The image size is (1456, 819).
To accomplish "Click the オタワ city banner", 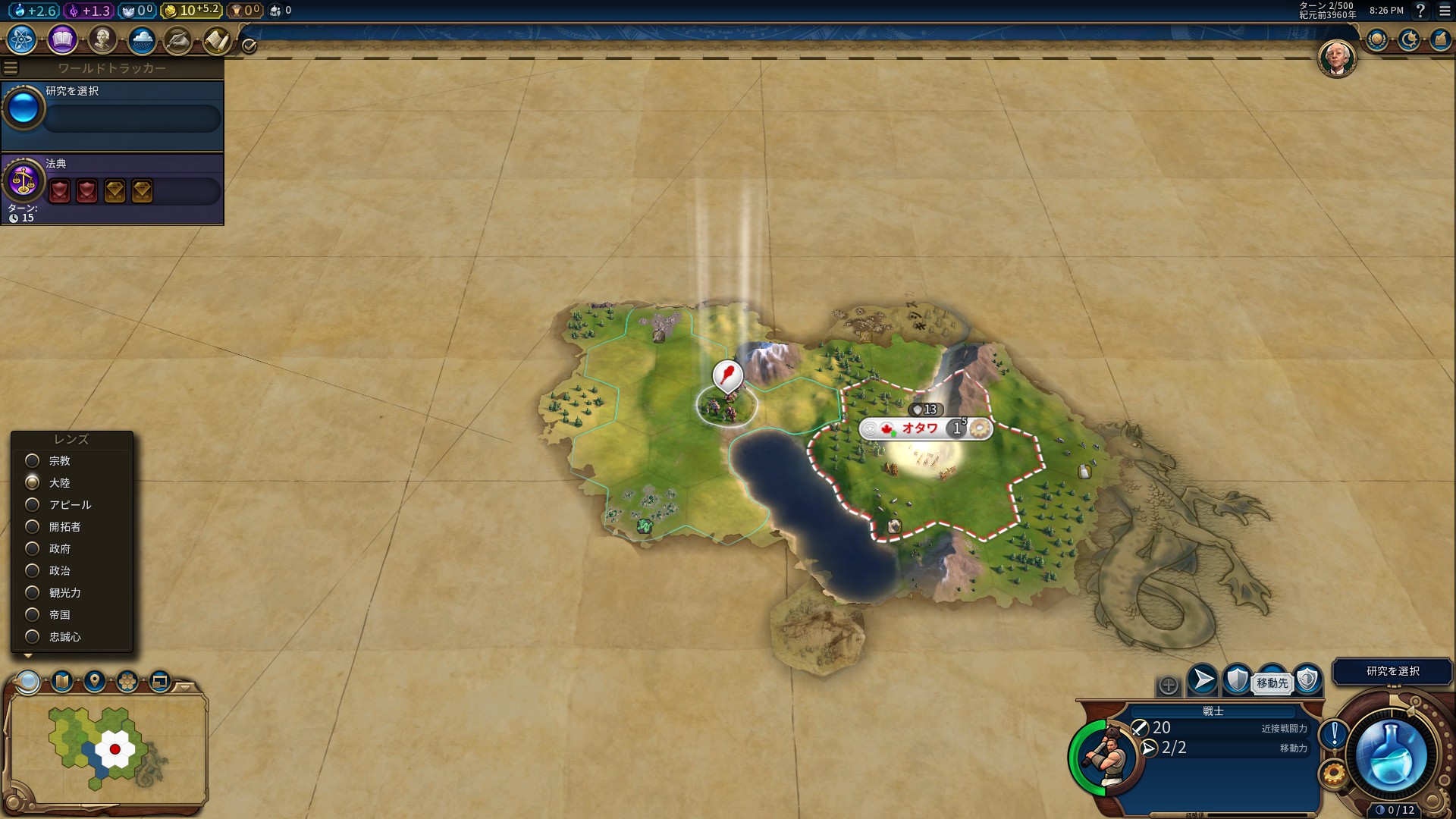I will coord(920,428).
